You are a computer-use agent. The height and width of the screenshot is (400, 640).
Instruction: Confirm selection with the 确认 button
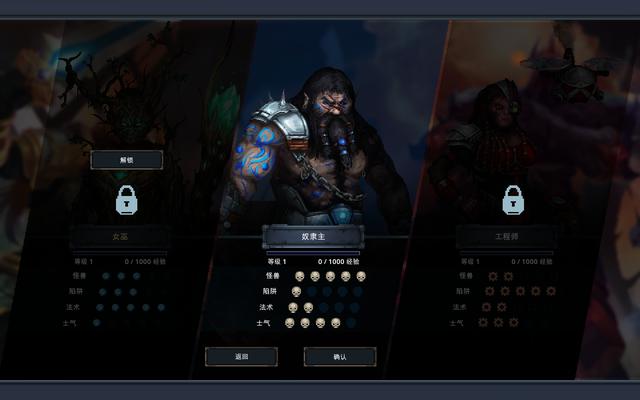click(339, 356)
